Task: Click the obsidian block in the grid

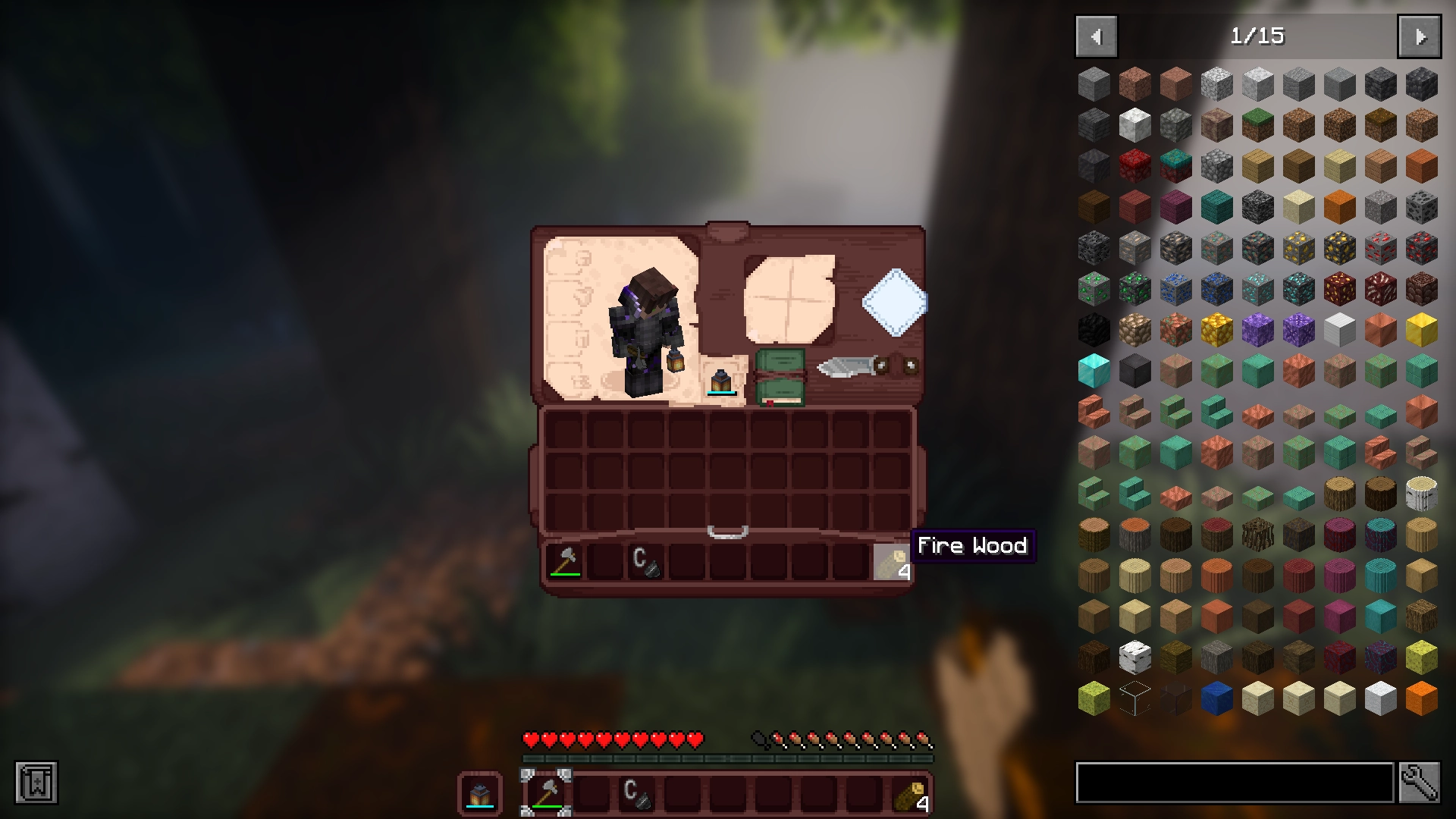Action: [1094, 328]
